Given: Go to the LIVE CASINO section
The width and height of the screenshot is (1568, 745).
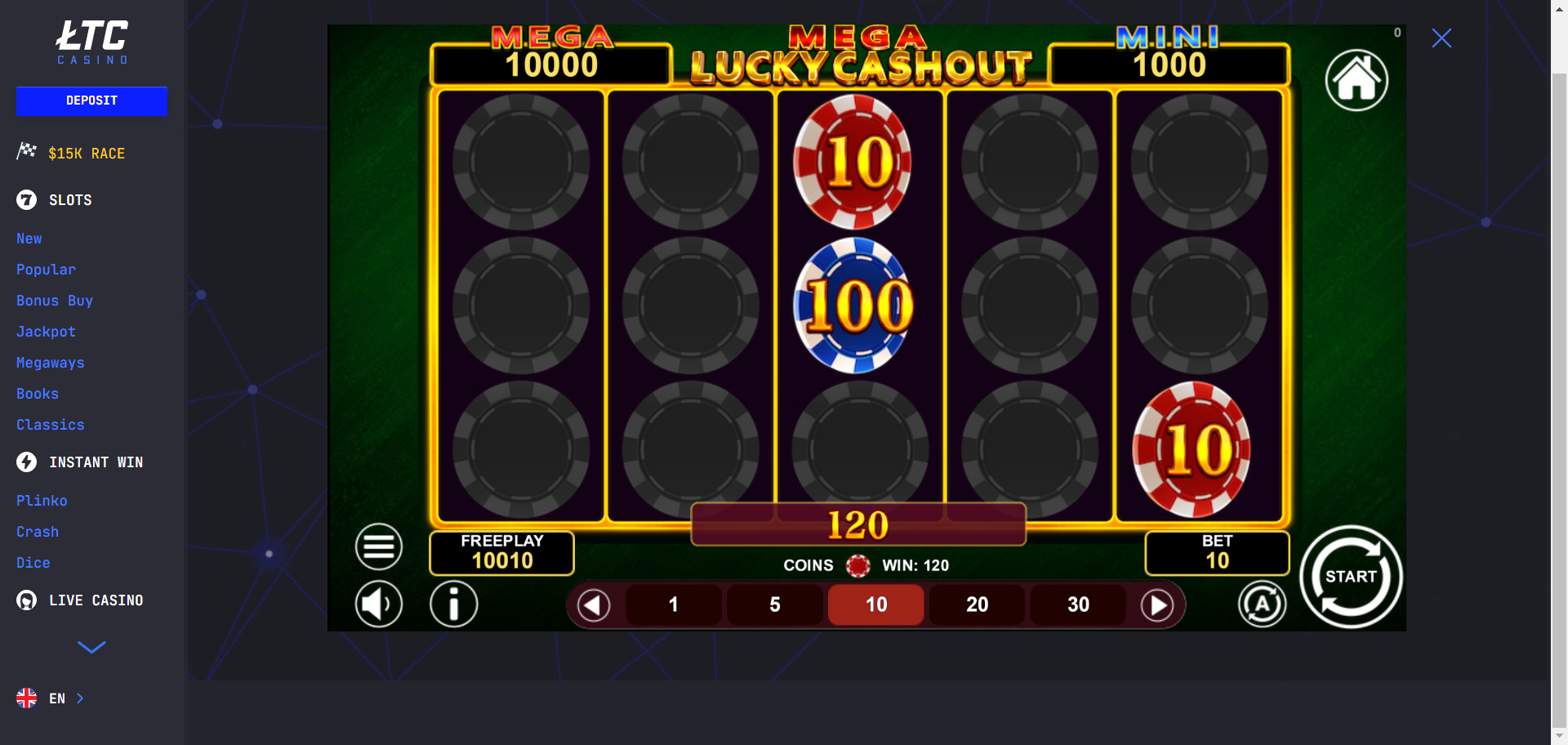Looking at the screenshot, I should pyautogui.click(x=96, y=600).
